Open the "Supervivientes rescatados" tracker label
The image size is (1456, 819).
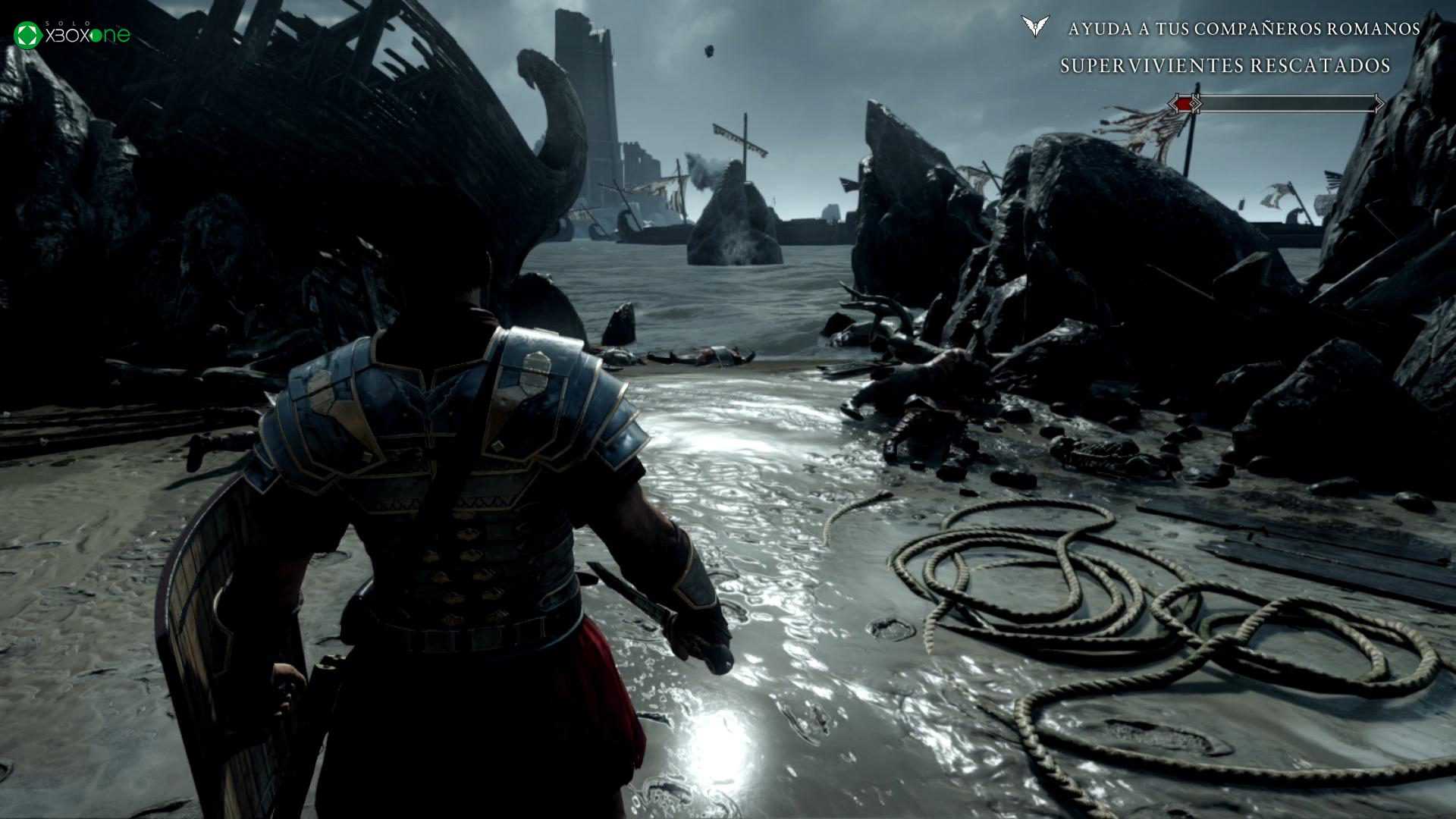click(1225, 66)
